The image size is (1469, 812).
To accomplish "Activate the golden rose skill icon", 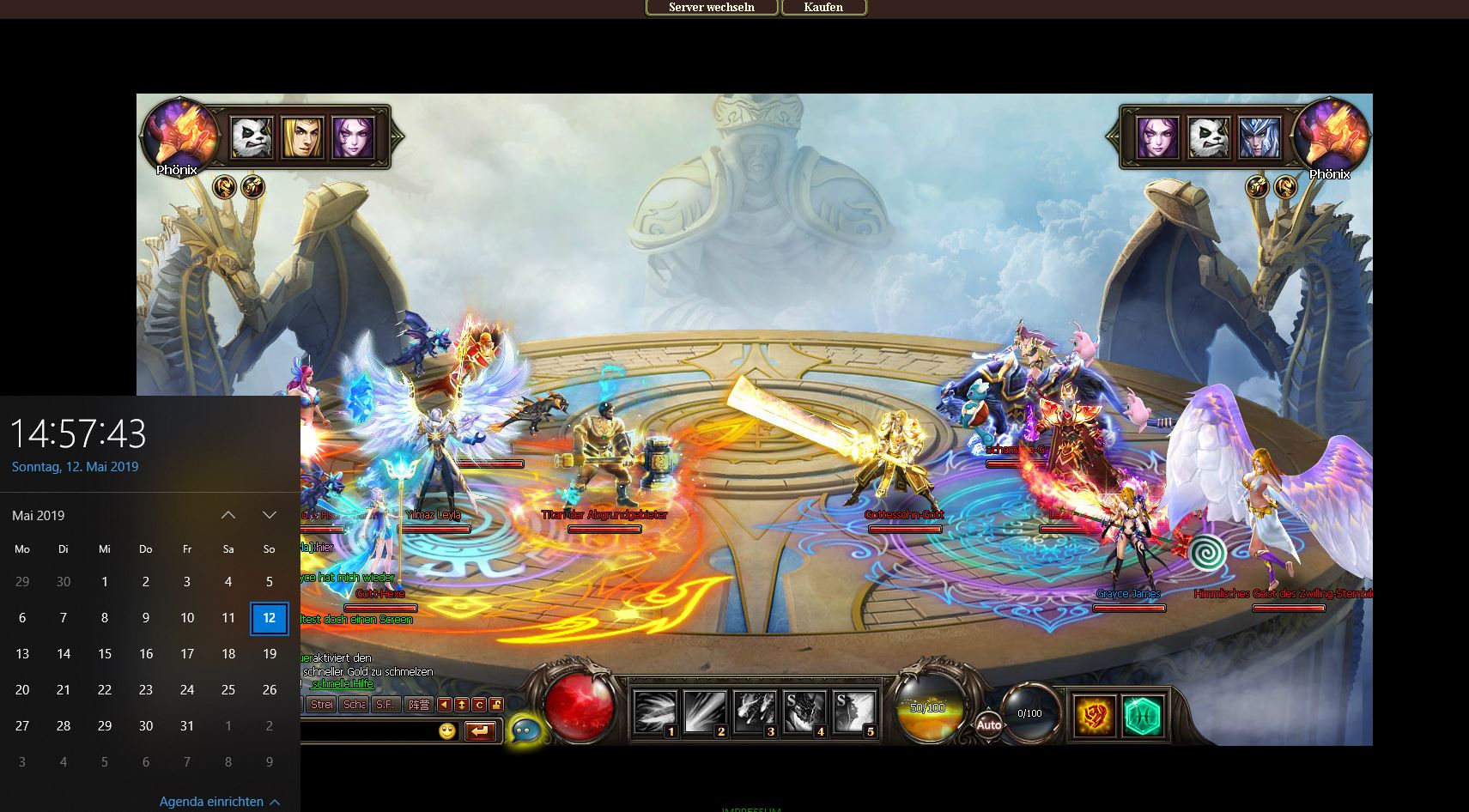I will tap(1096, 716).
